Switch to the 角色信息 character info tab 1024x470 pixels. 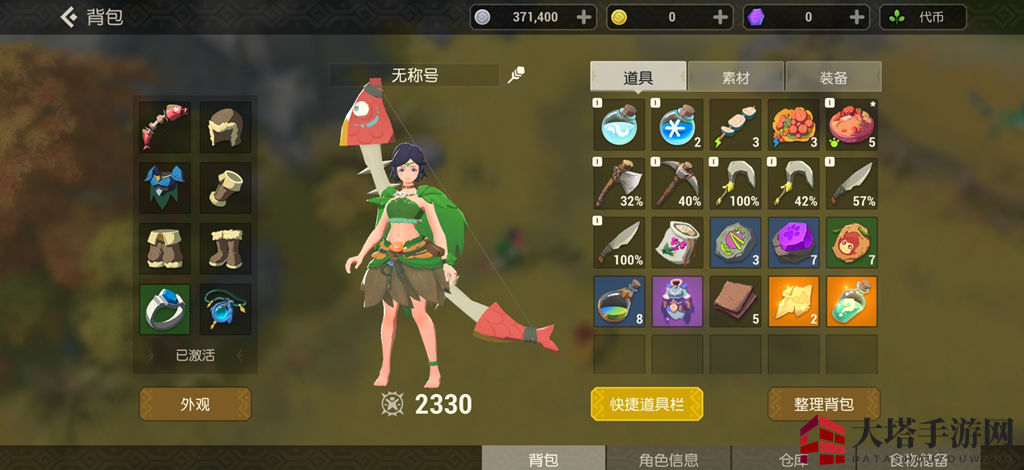tap(669, 460)
